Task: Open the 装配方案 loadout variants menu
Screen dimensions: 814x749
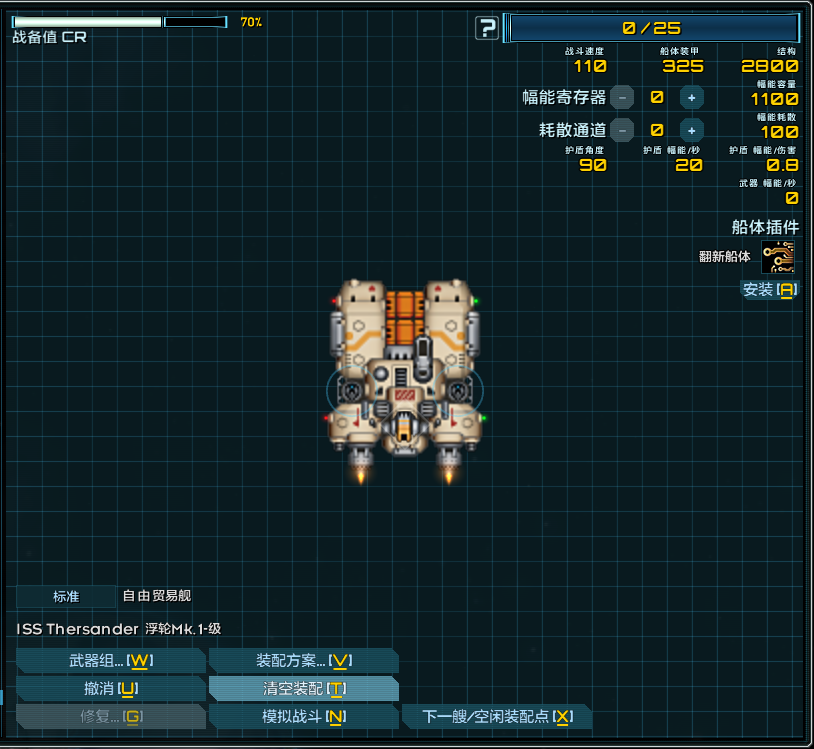Action: (303, 661)
